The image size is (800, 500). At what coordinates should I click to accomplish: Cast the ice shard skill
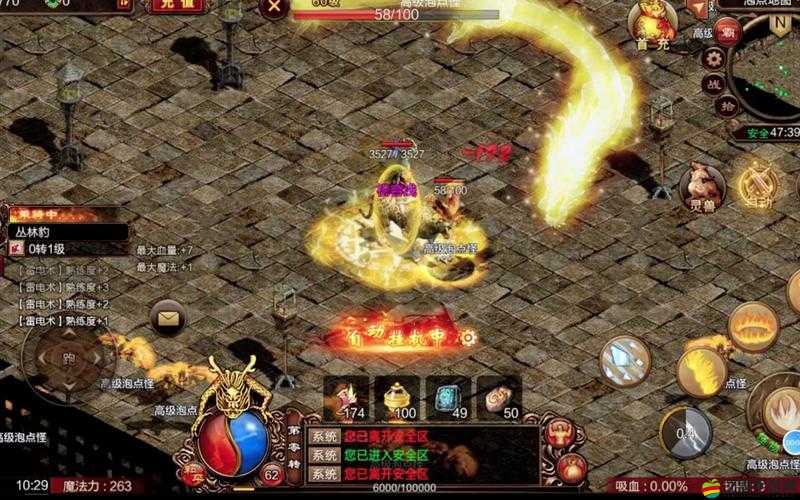coord(626,359)
